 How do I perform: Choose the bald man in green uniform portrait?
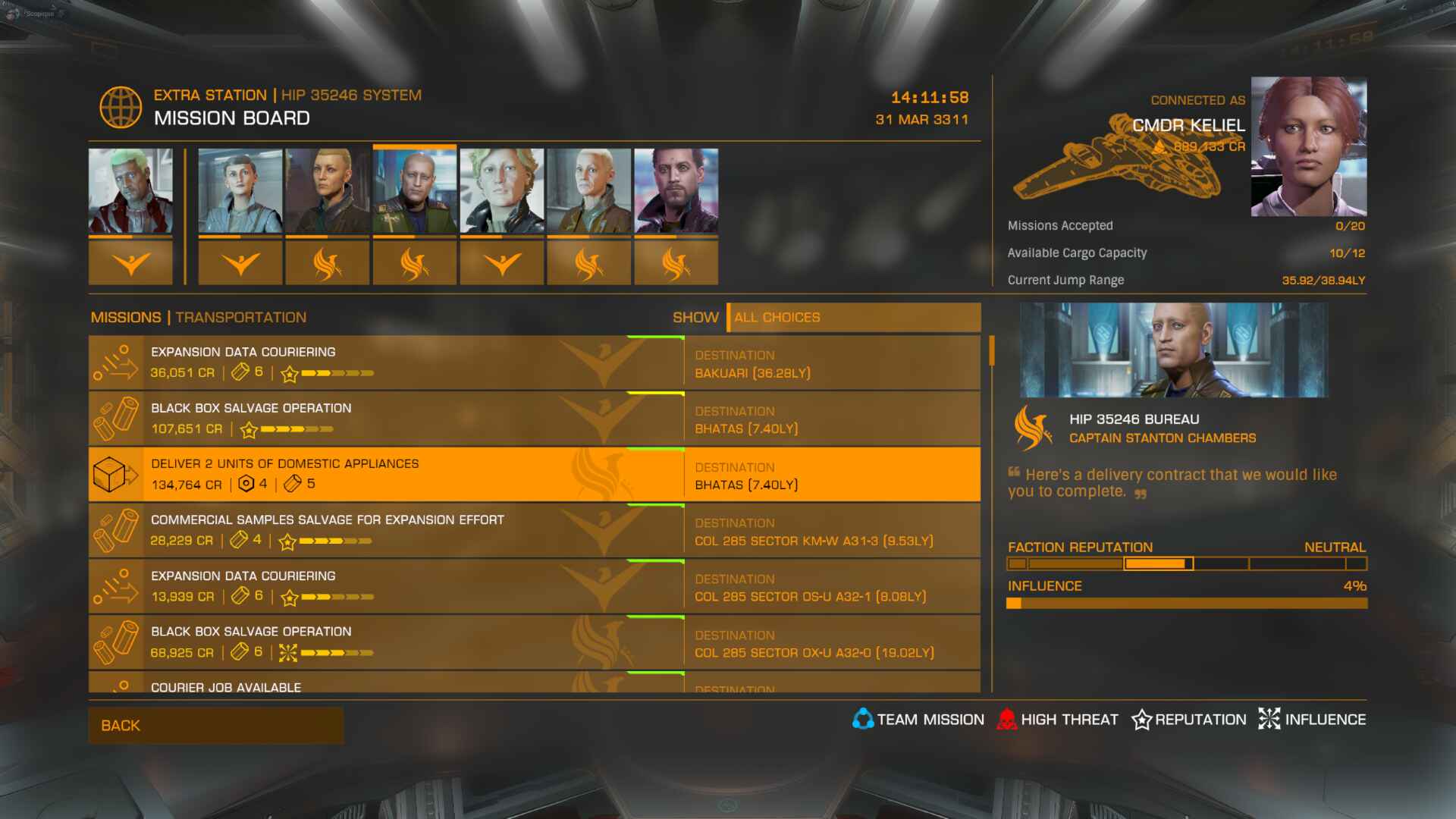[415, 191]
